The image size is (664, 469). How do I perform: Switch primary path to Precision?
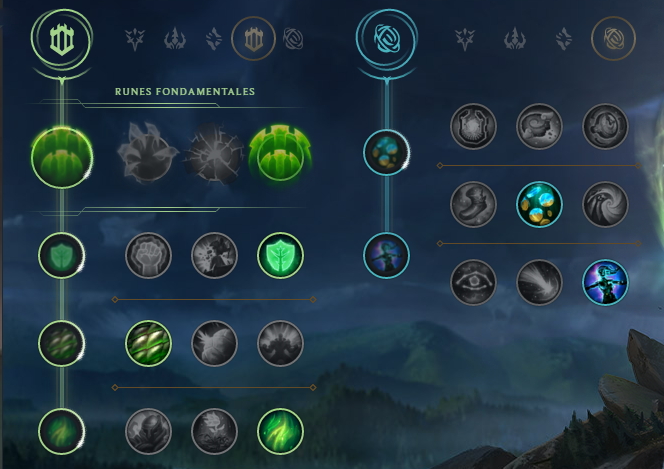pos(135,39)
